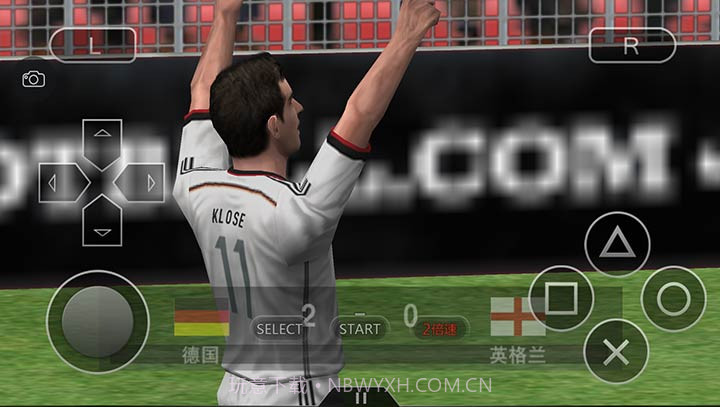The height and width of the screenshot is (407, 720).
Task: Click the pause icon at the bottom edge
Action: coord(361,397)
